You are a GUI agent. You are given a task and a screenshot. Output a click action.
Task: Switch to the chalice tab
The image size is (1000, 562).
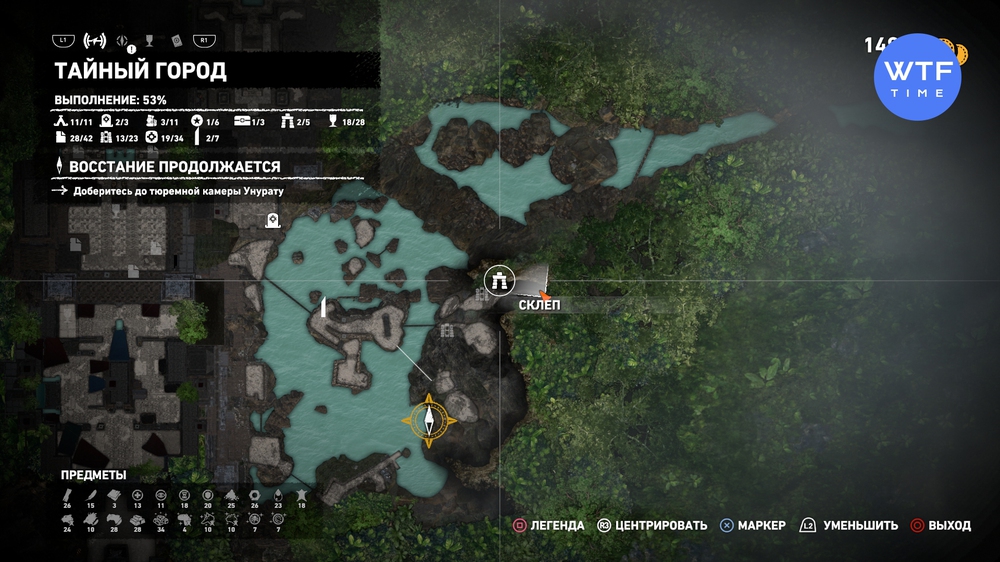(x=149, y=41)
